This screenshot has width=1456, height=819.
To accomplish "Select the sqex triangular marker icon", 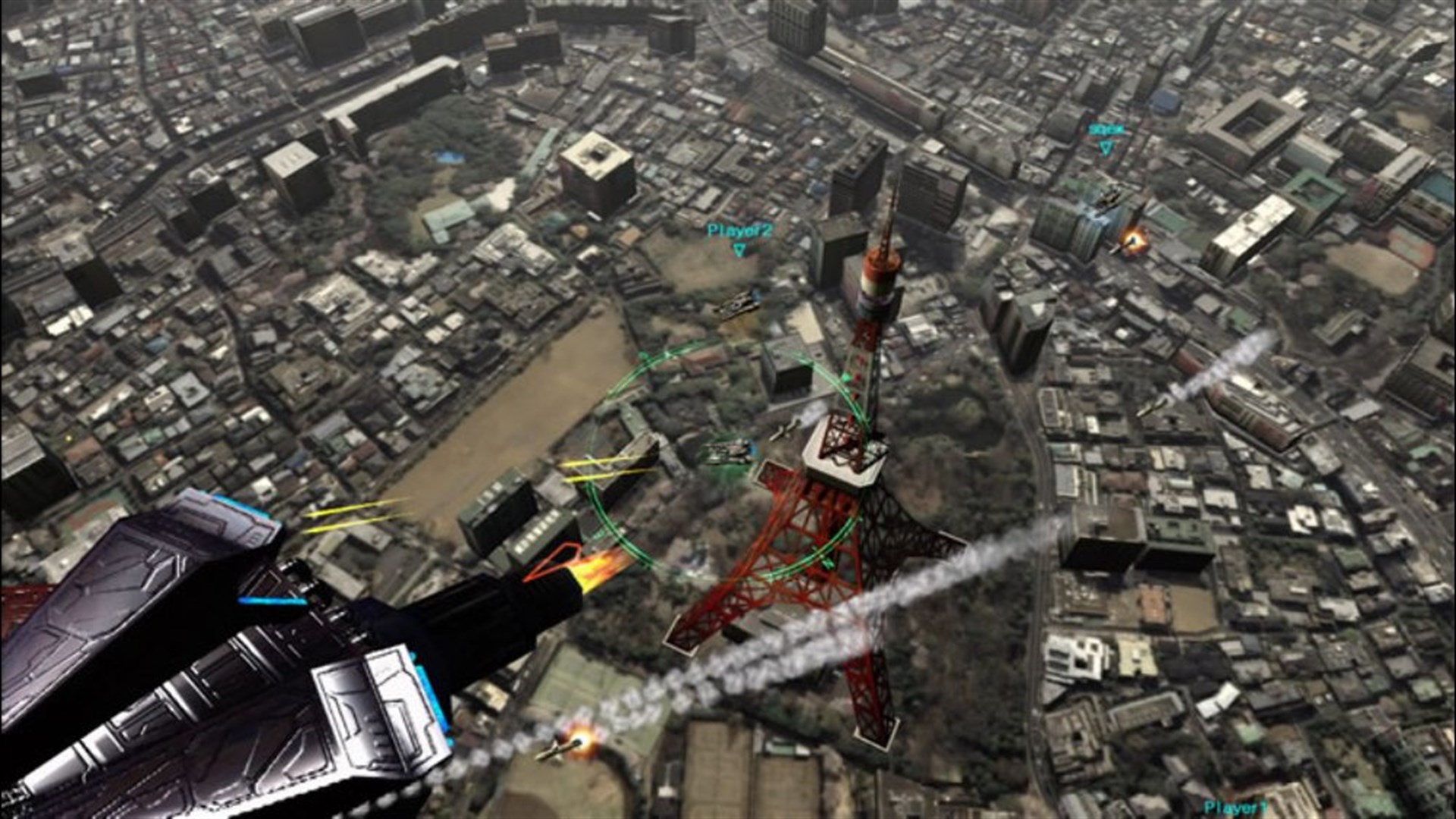I will [1106, 149].
